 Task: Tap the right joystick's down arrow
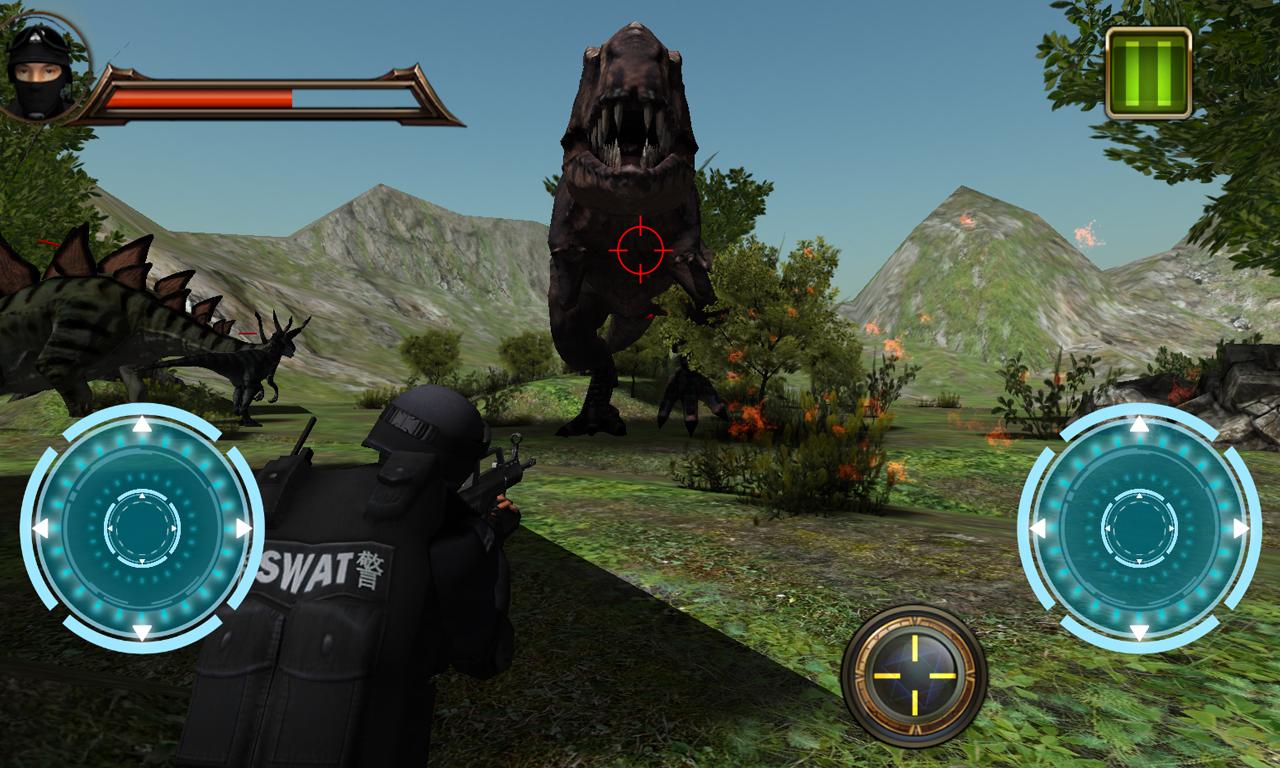1139,631
